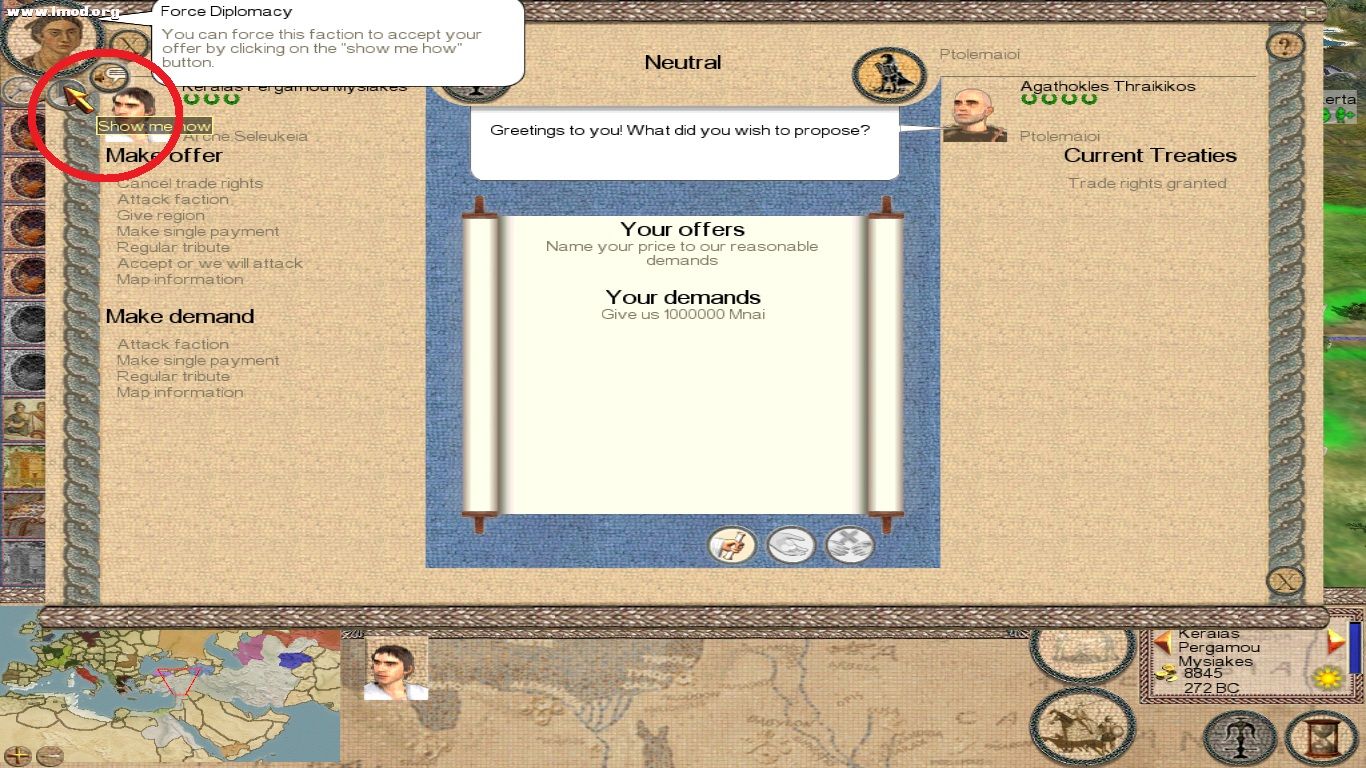
Task: Click the left arrow beside Keraias Pergamou Mysiakes
Action: (x=1162, y=644)
